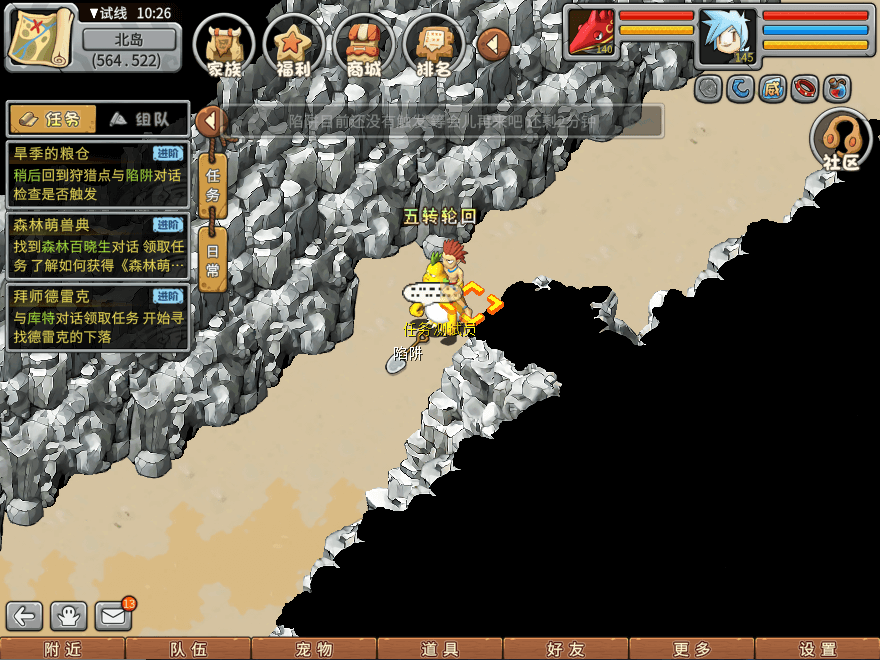This screenshot has height=660, width=880.
Task: Open the world map scroll icon
Action: point(41,37)
